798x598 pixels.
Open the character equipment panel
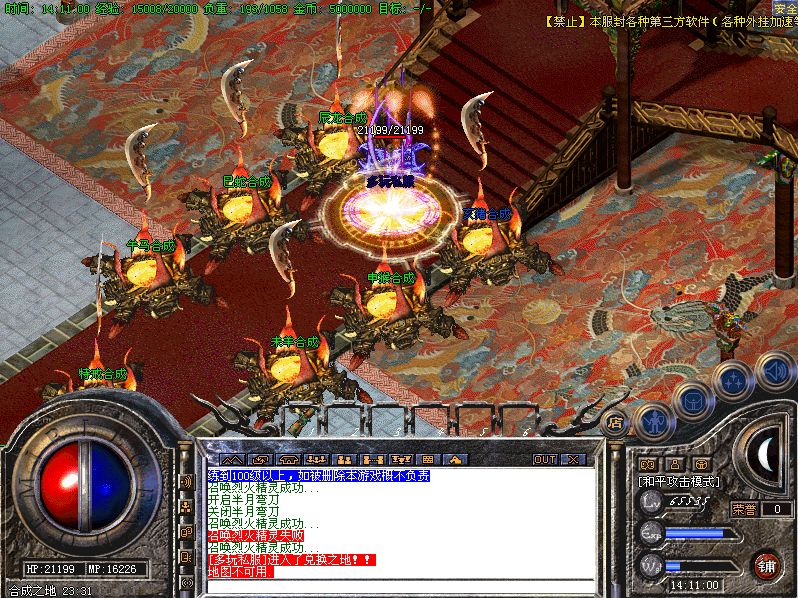click(653, 421)
